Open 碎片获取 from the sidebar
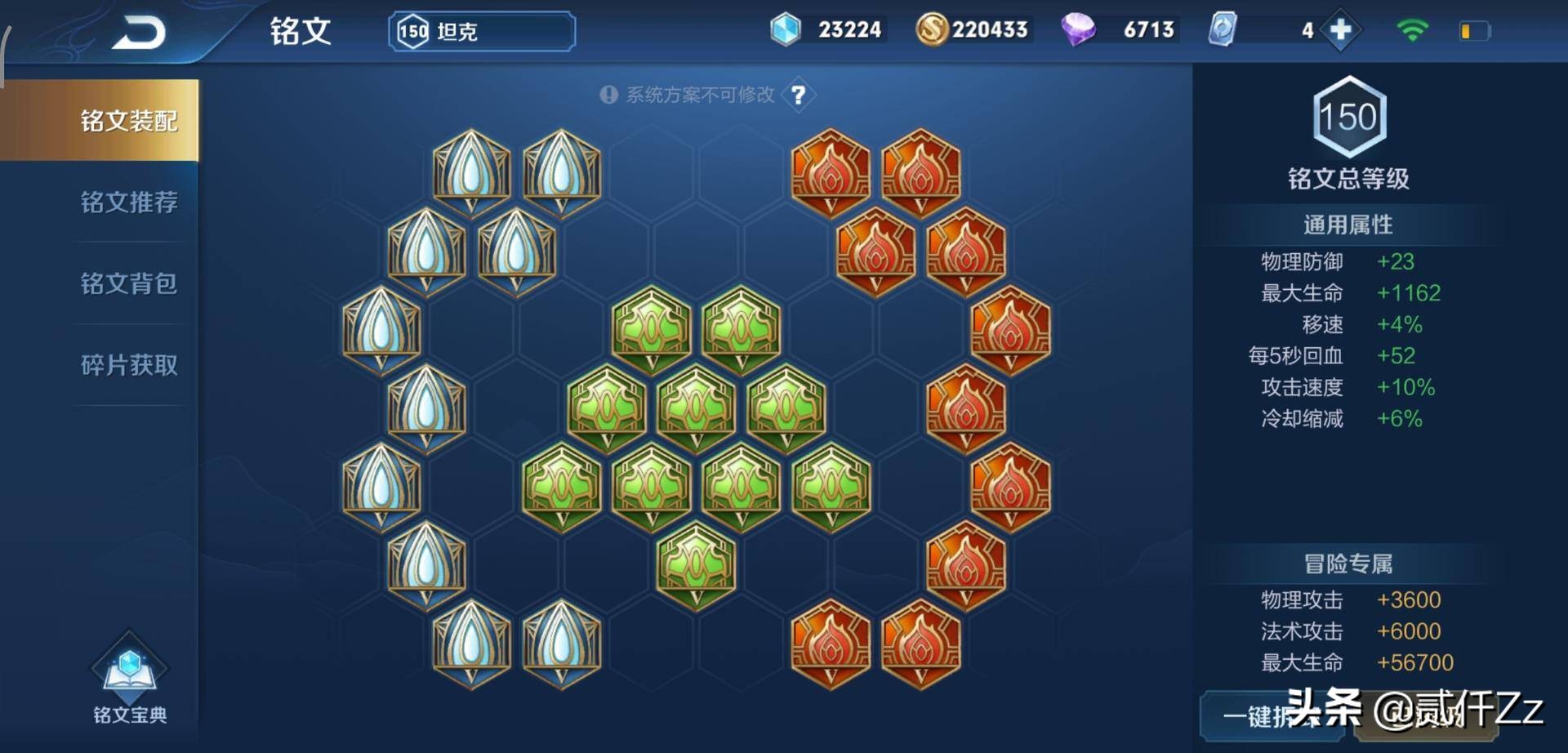The height and width of the screenshot is (753, 1568). point(131,365)
